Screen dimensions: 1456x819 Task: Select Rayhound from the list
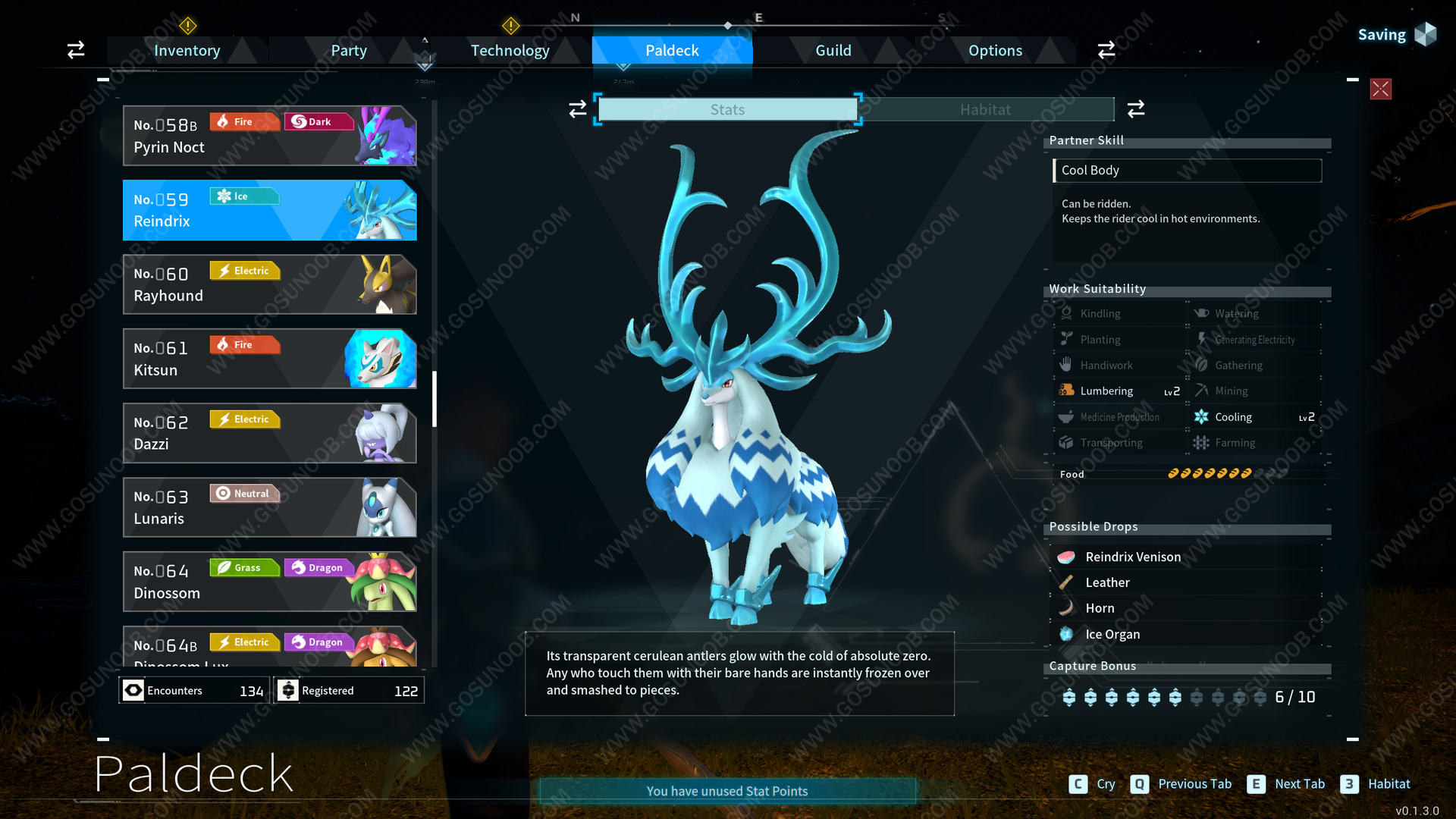[269, 284]
